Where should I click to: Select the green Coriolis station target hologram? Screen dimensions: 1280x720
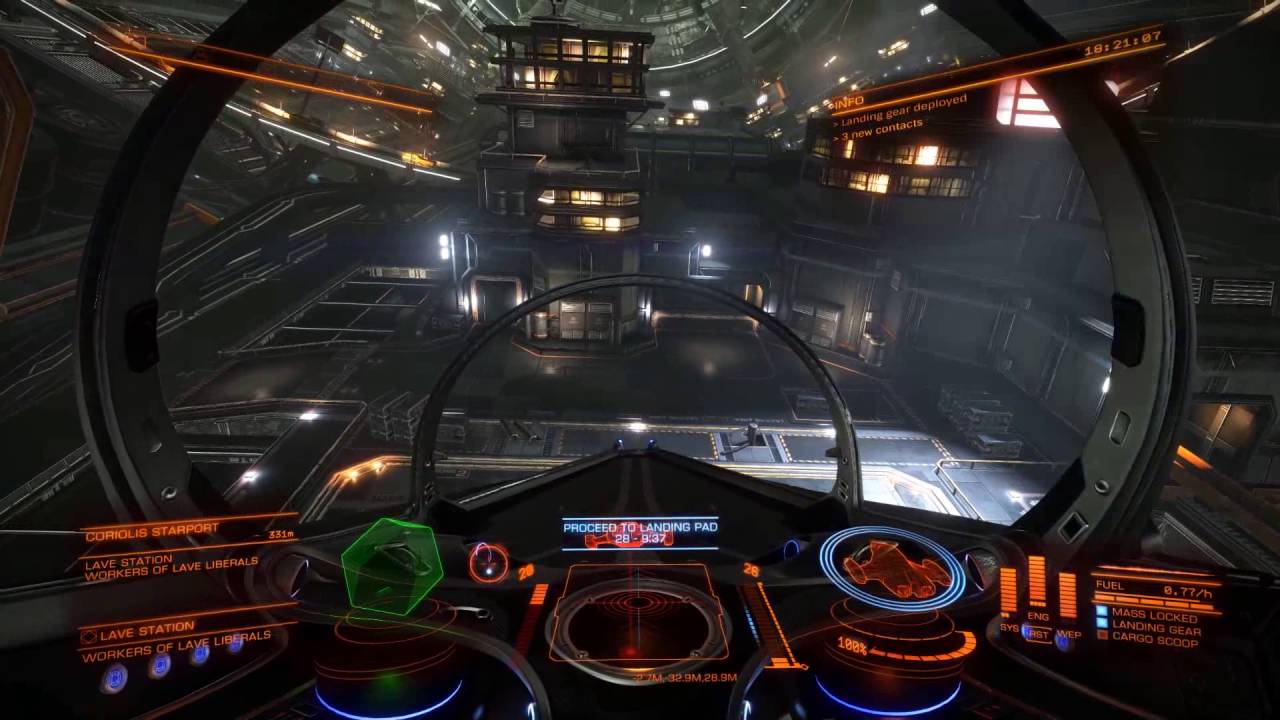pos(392,566)
